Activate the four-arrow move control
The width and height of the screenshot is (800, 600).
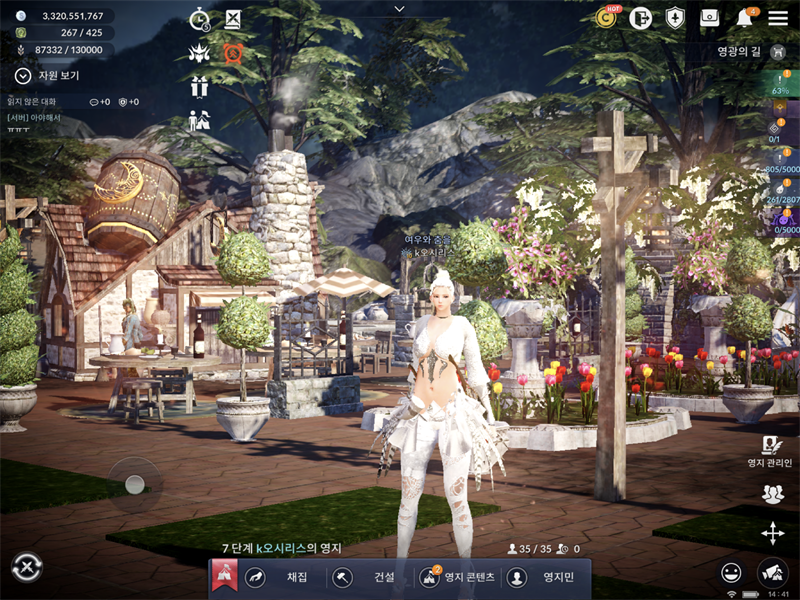coord(772,533)
